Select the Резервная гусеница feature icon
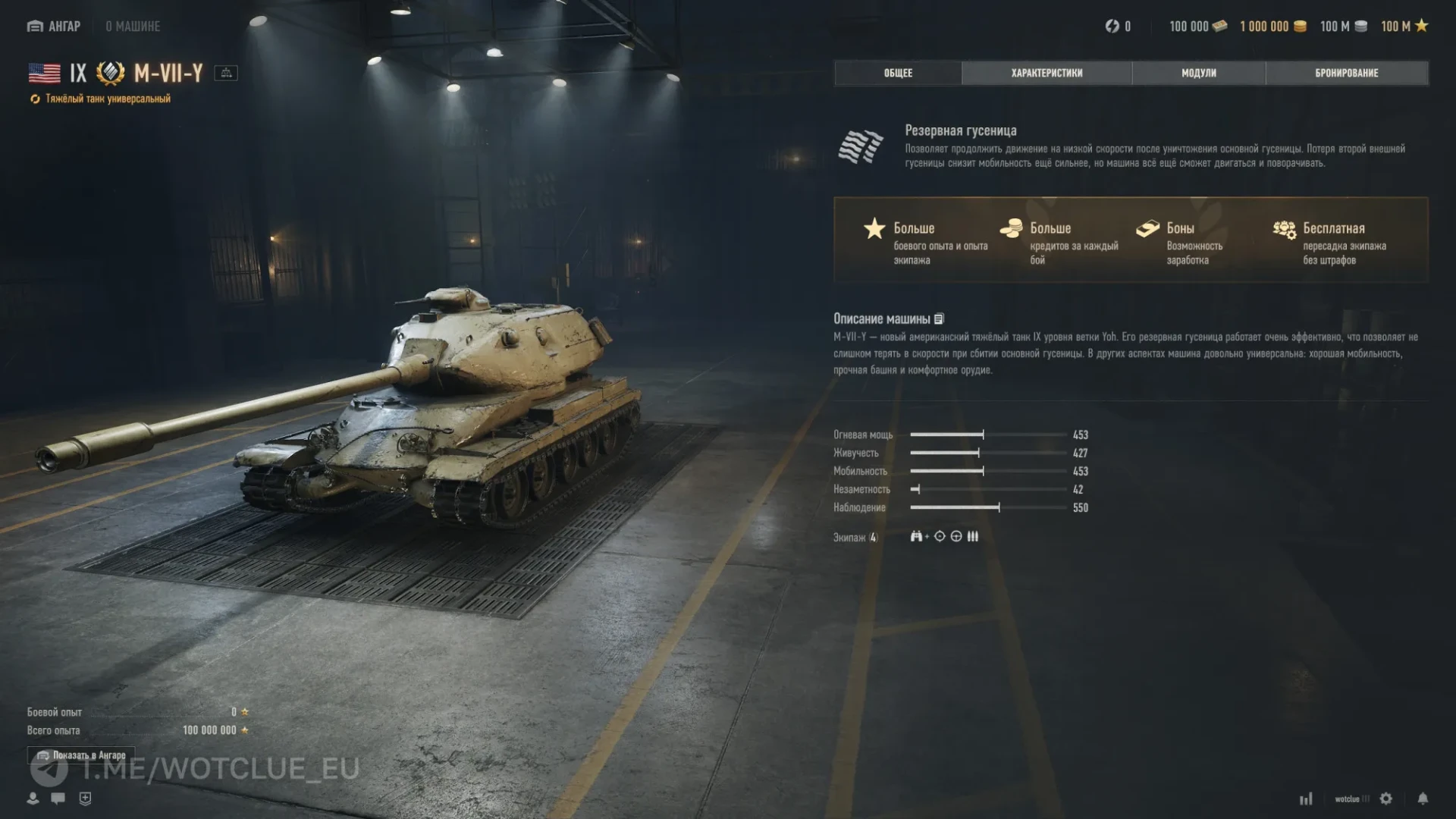Viewport: 1456px width, 819px height. point(861,146)
